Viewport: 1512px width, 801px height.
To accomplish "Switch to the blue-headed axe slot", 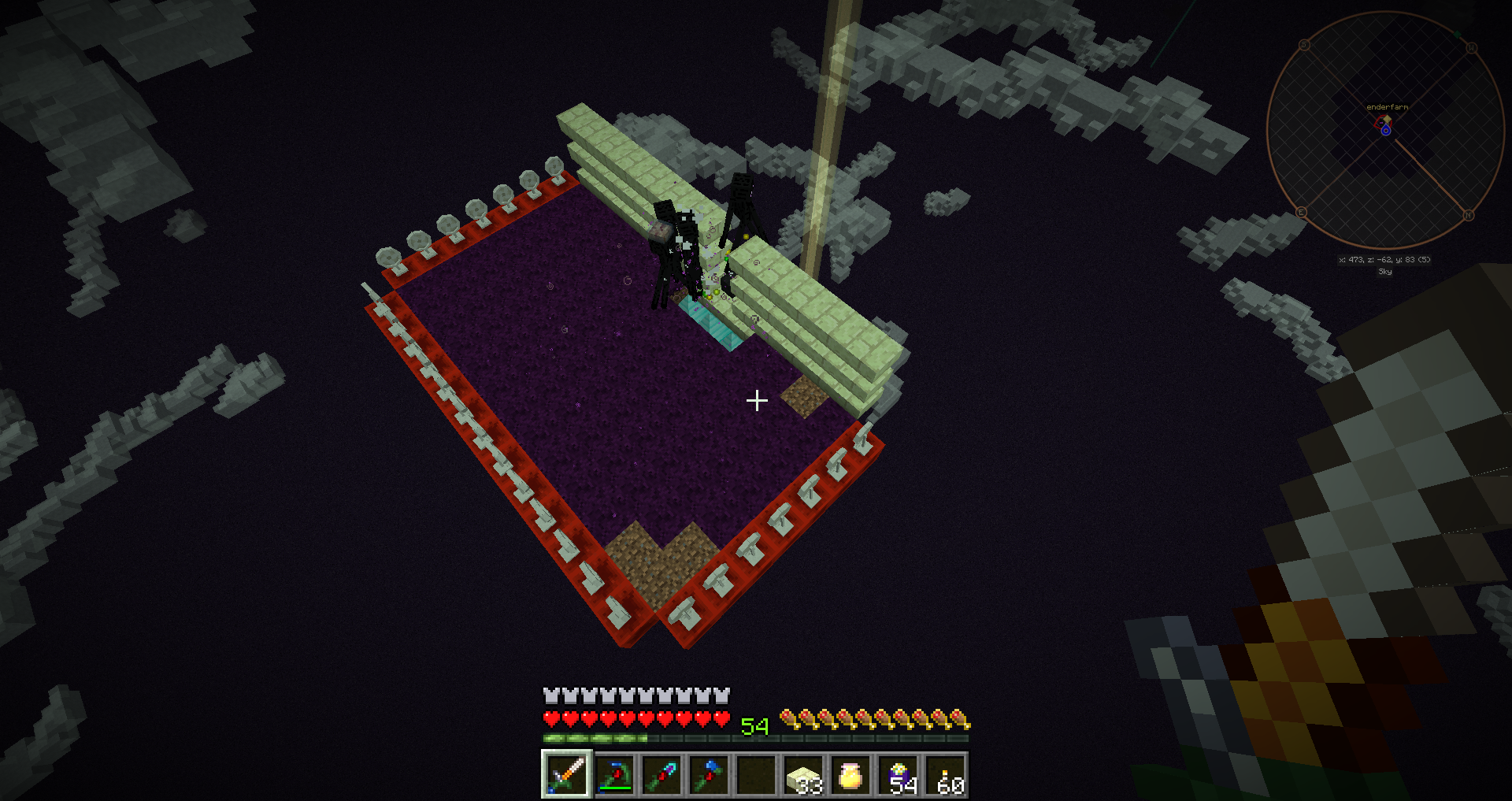I will (709, 775).
